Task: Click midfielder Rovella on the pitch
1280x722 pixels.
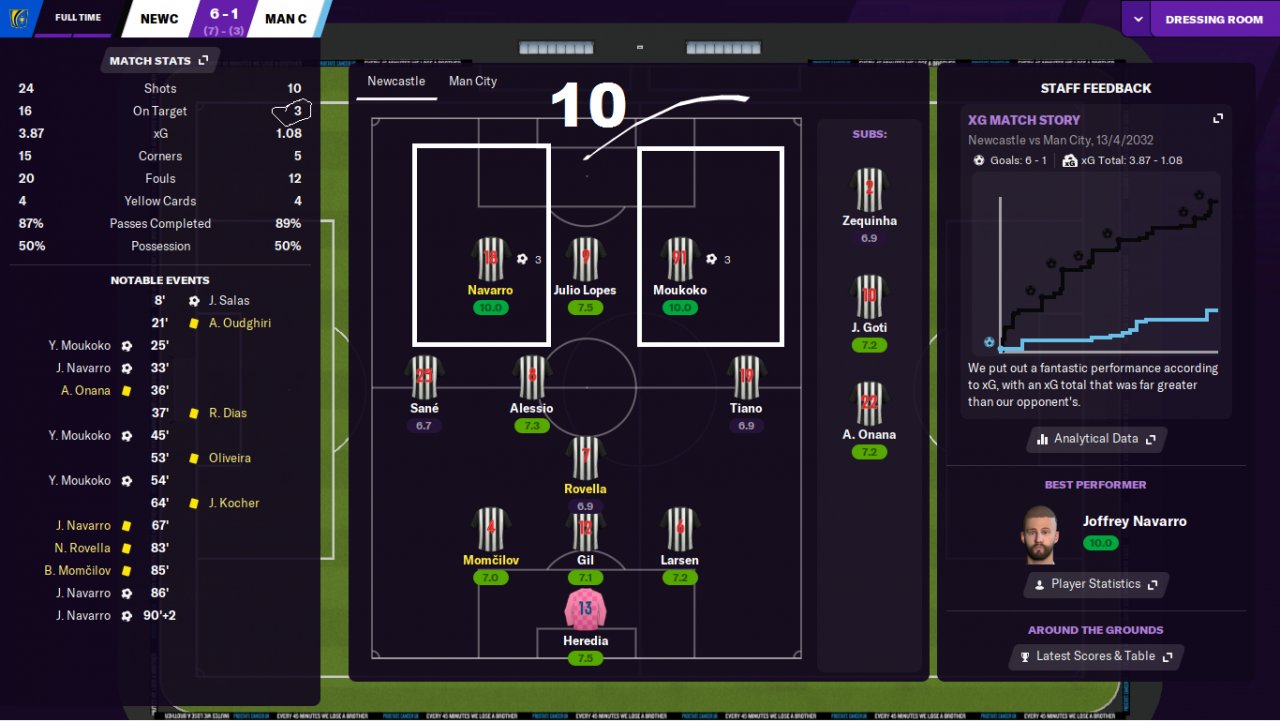Action: click(585, 458)
